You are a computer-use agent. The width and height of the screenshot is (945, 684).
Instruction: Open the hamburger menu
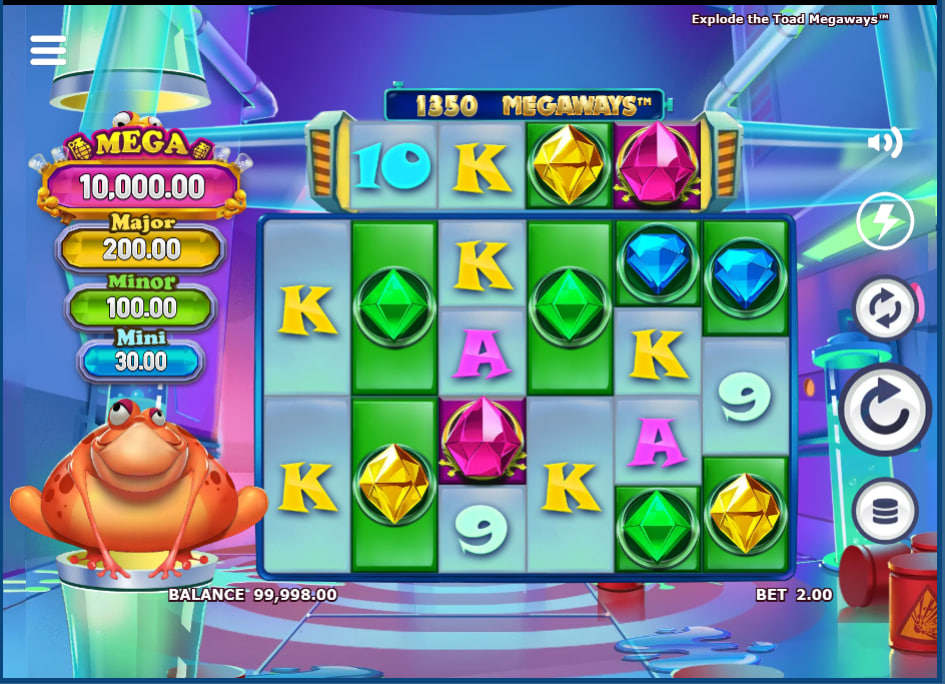tap(48, 50)
